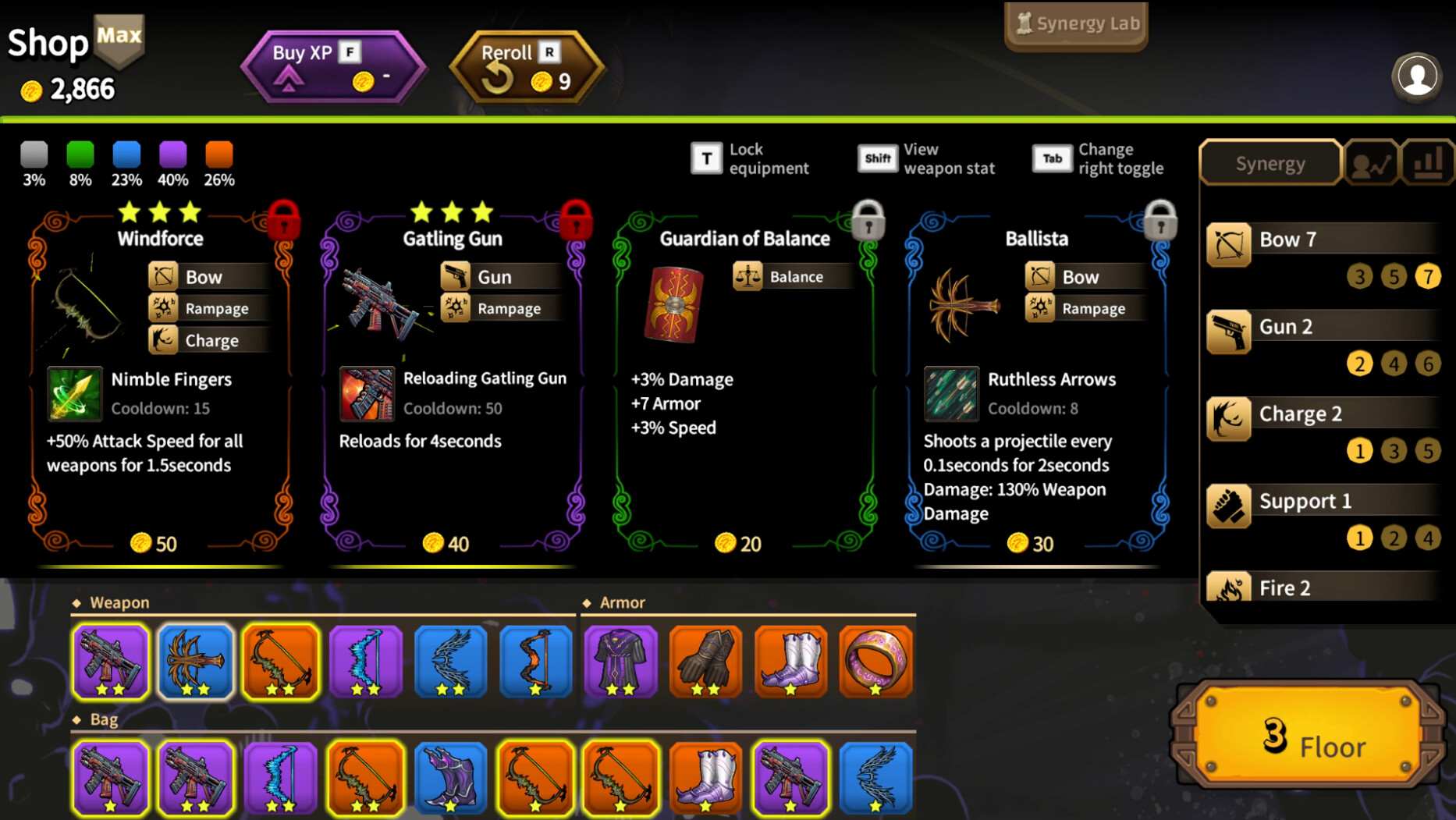
Task: Lock the Ballista card with its padlock
Action: (1160, 219)
